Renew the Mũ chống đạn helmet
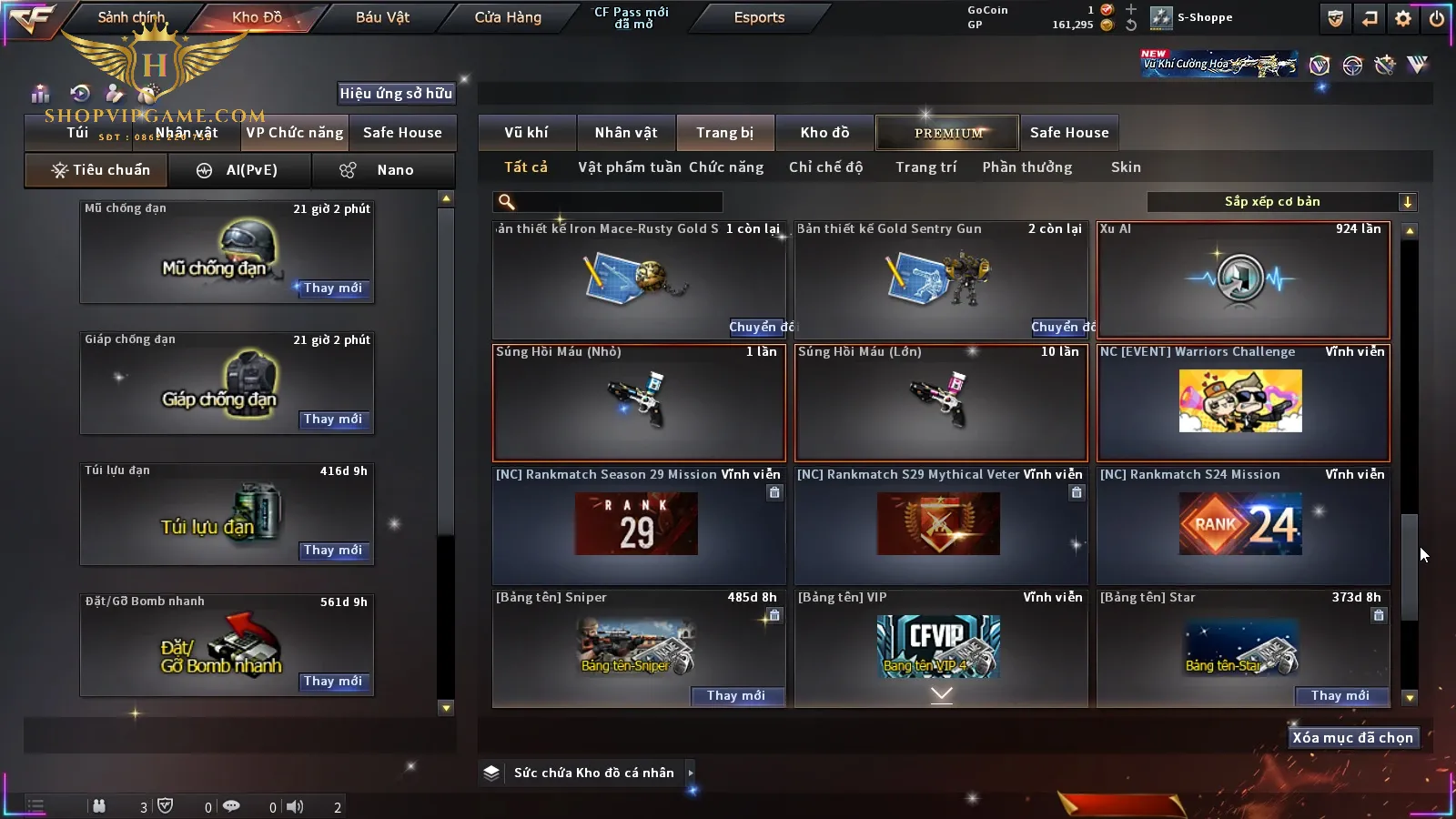 point(332,288)
